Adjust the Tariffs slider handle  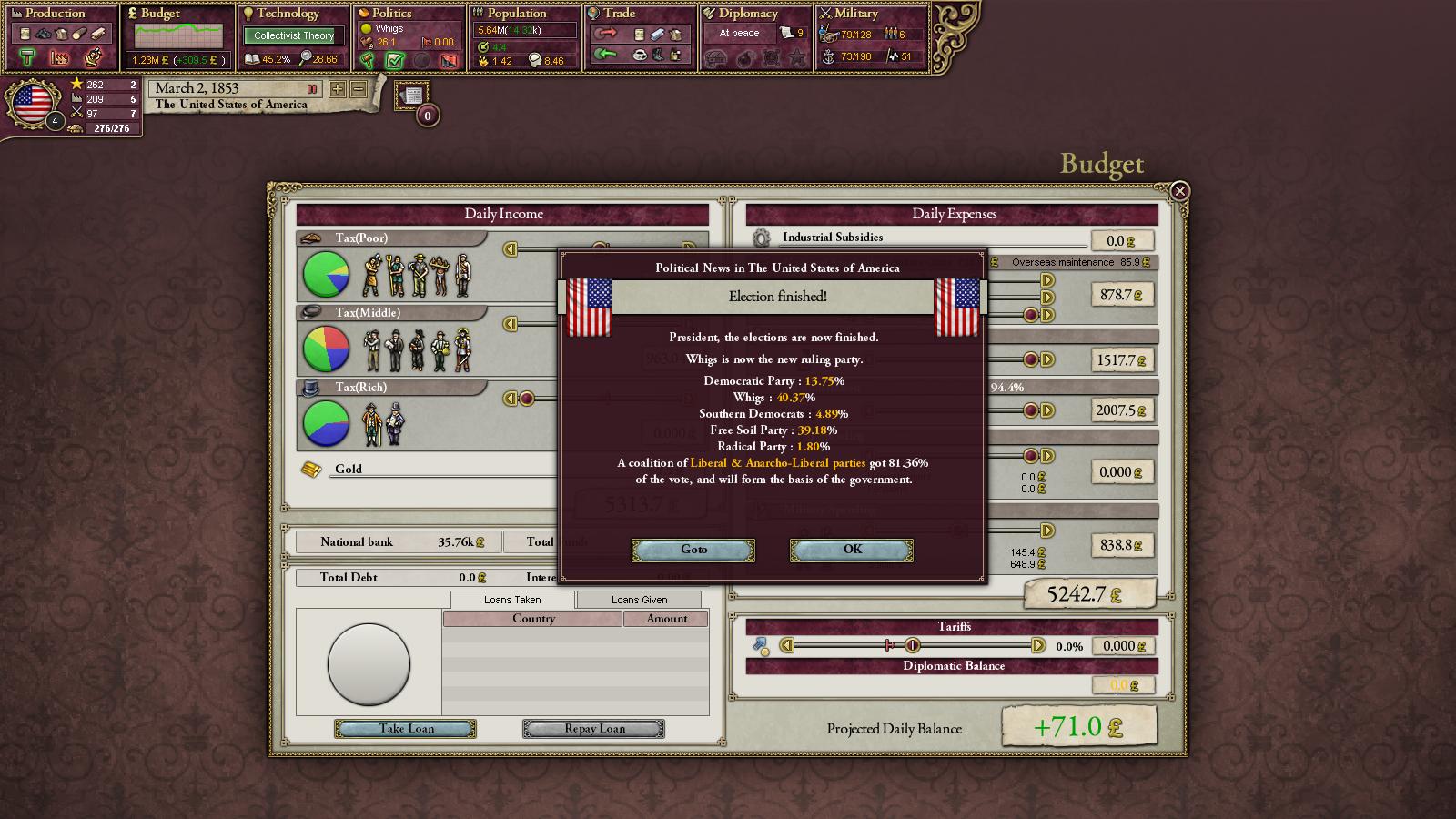(913, 645)
